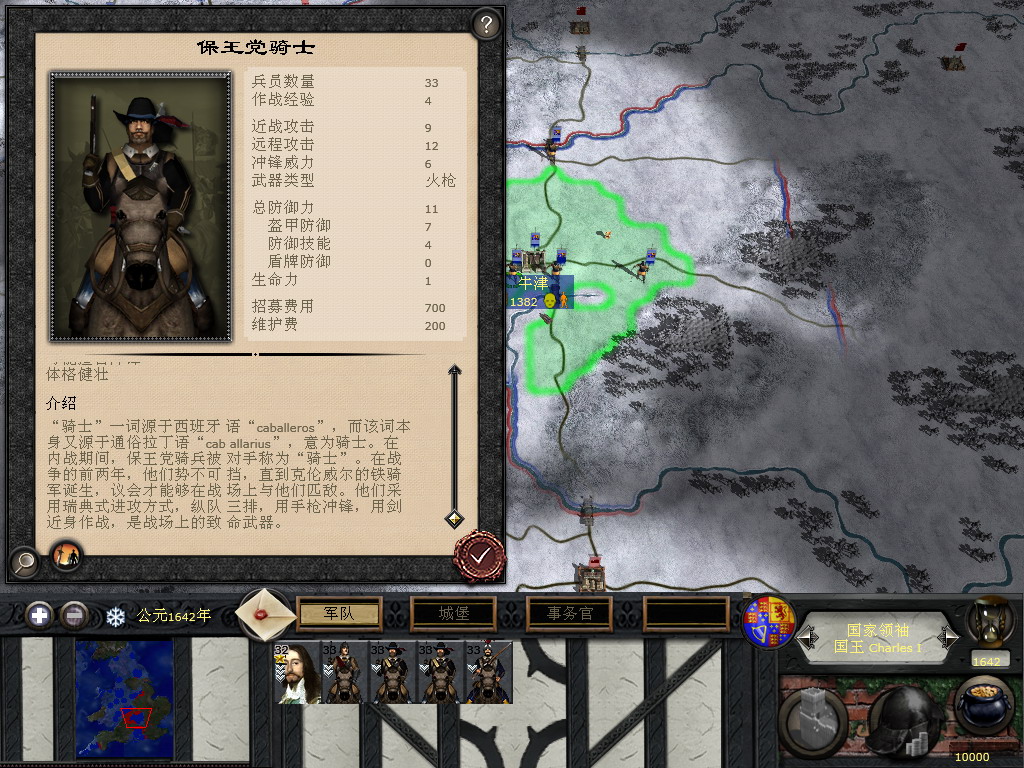
Task: Open the gold pot finances button
Action: coord(984,710)
